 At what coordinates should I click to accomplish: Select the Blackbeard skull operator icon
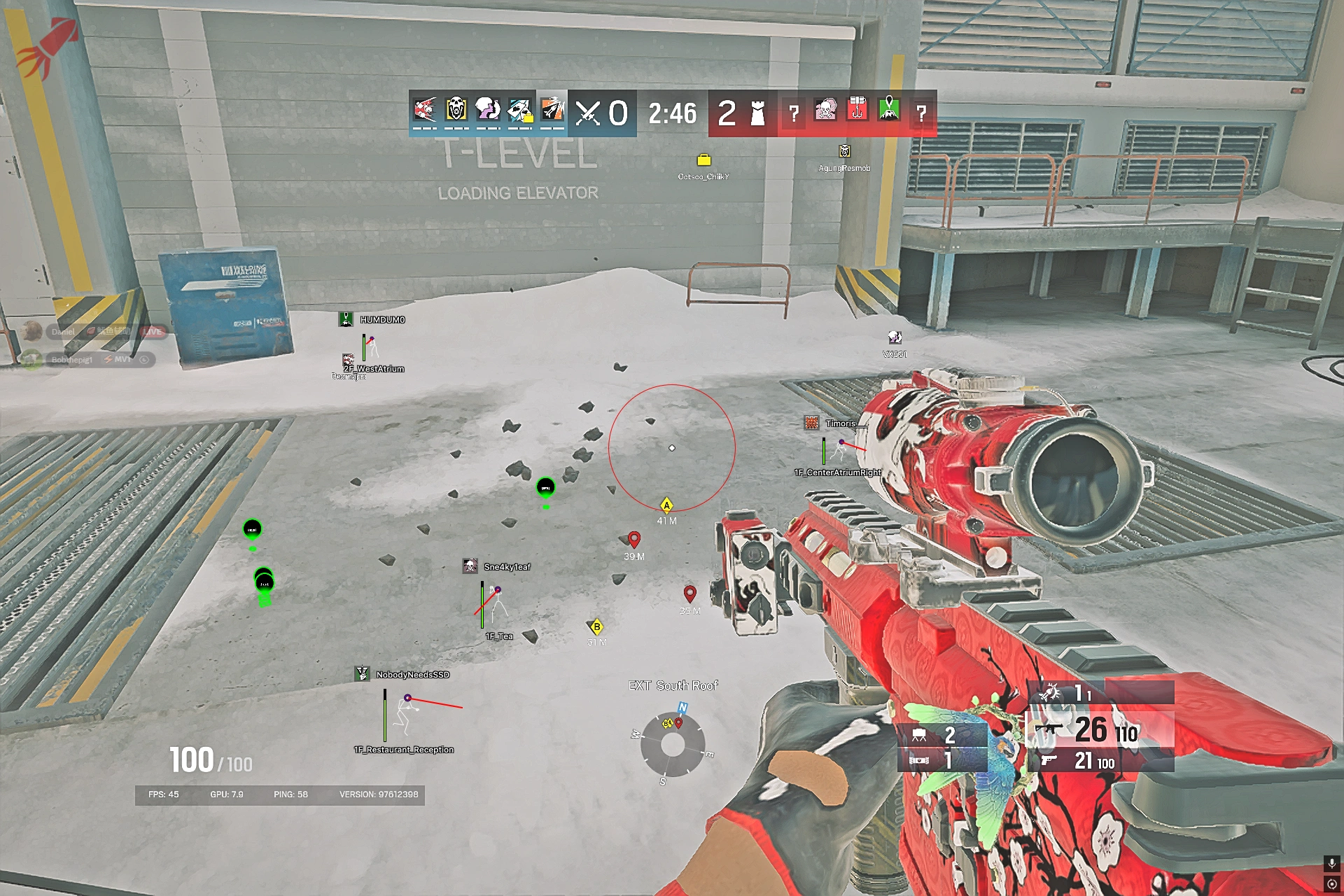456,110
